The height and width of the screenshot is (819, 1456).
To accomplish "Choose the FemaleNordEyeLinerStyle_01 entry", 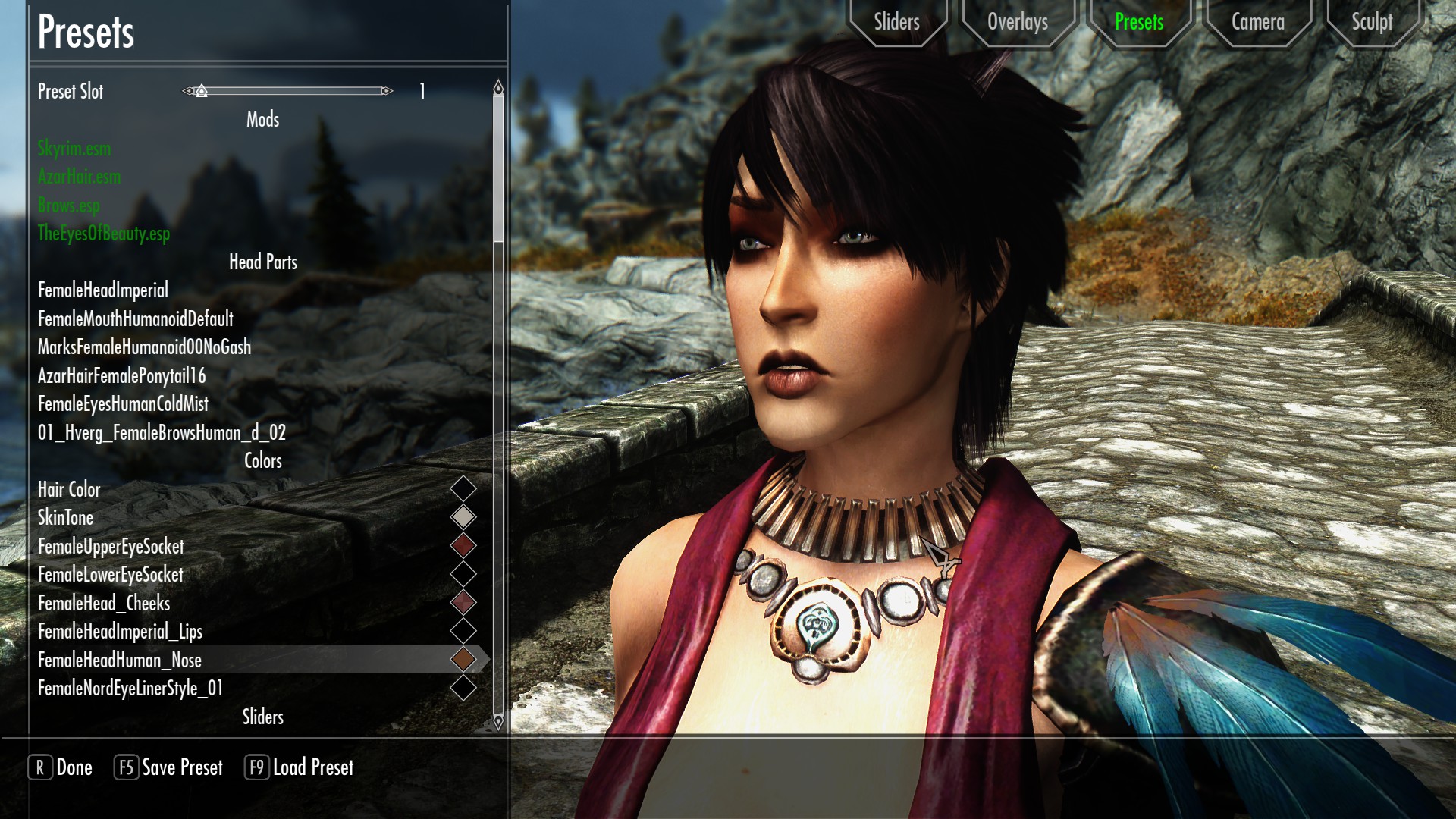I will (x=130, y=689).
